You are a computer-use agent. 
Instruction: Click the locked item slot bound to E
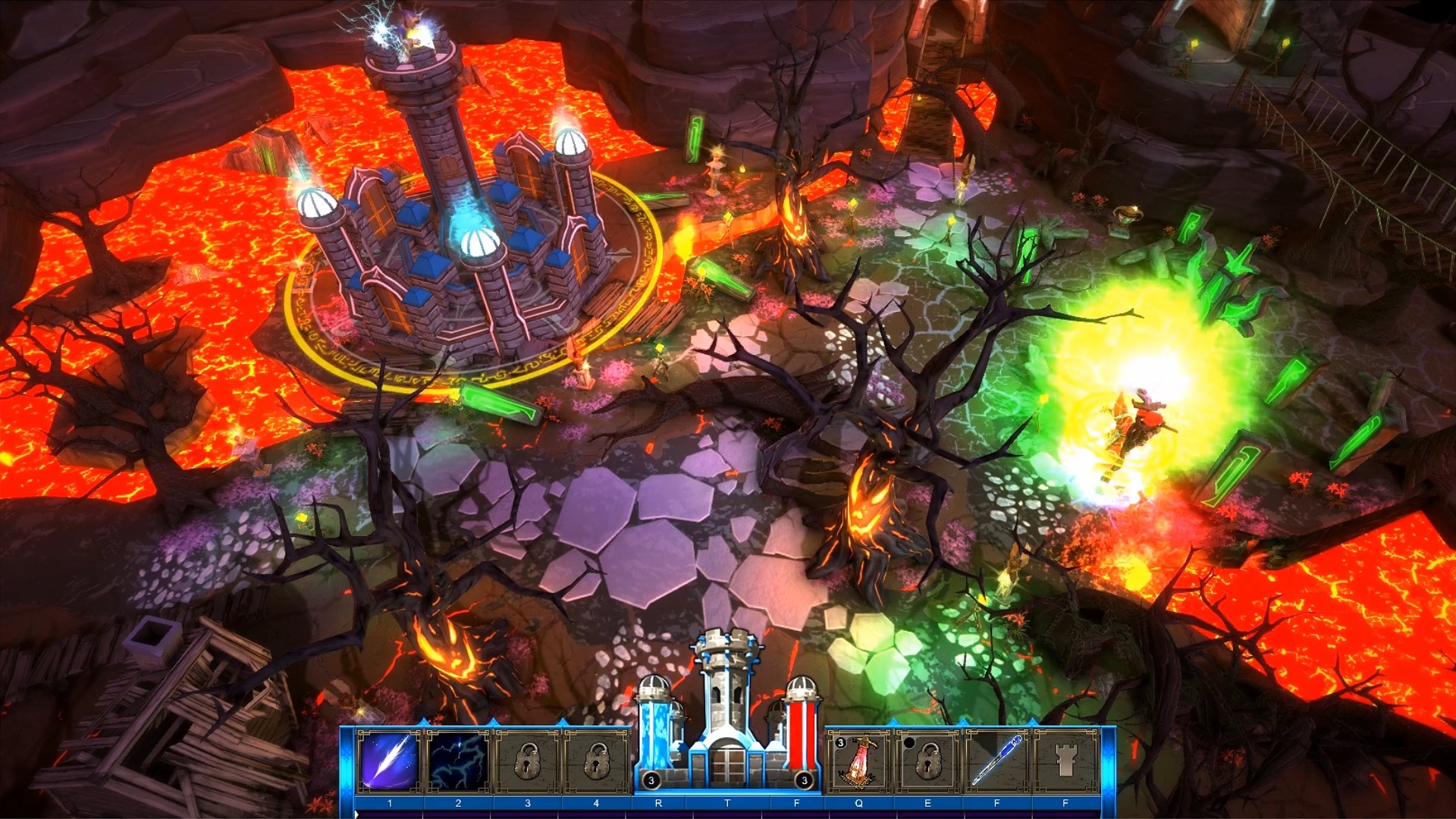(927, 761)
